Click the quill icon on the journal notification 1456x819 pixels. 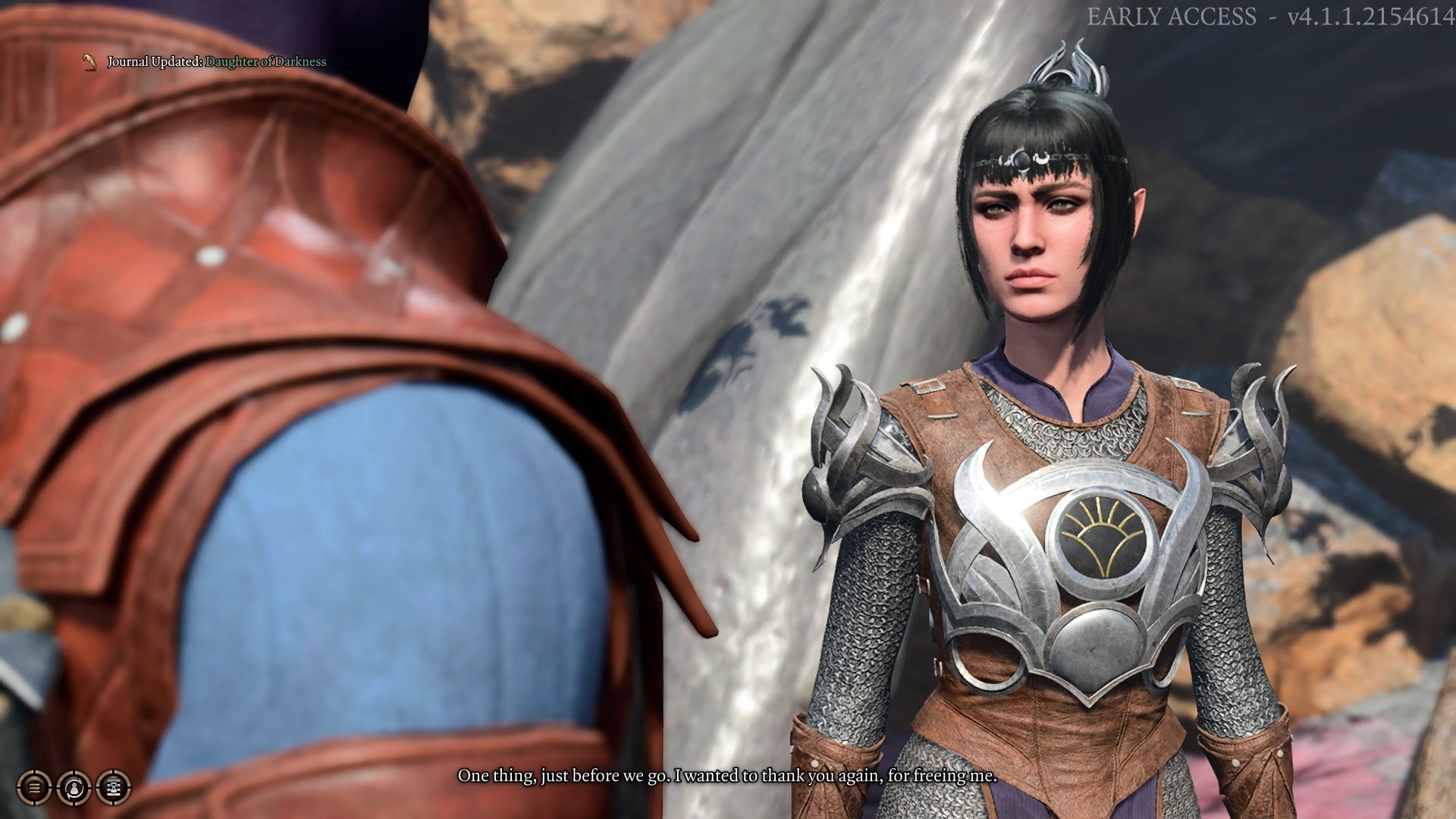[89, 63]
